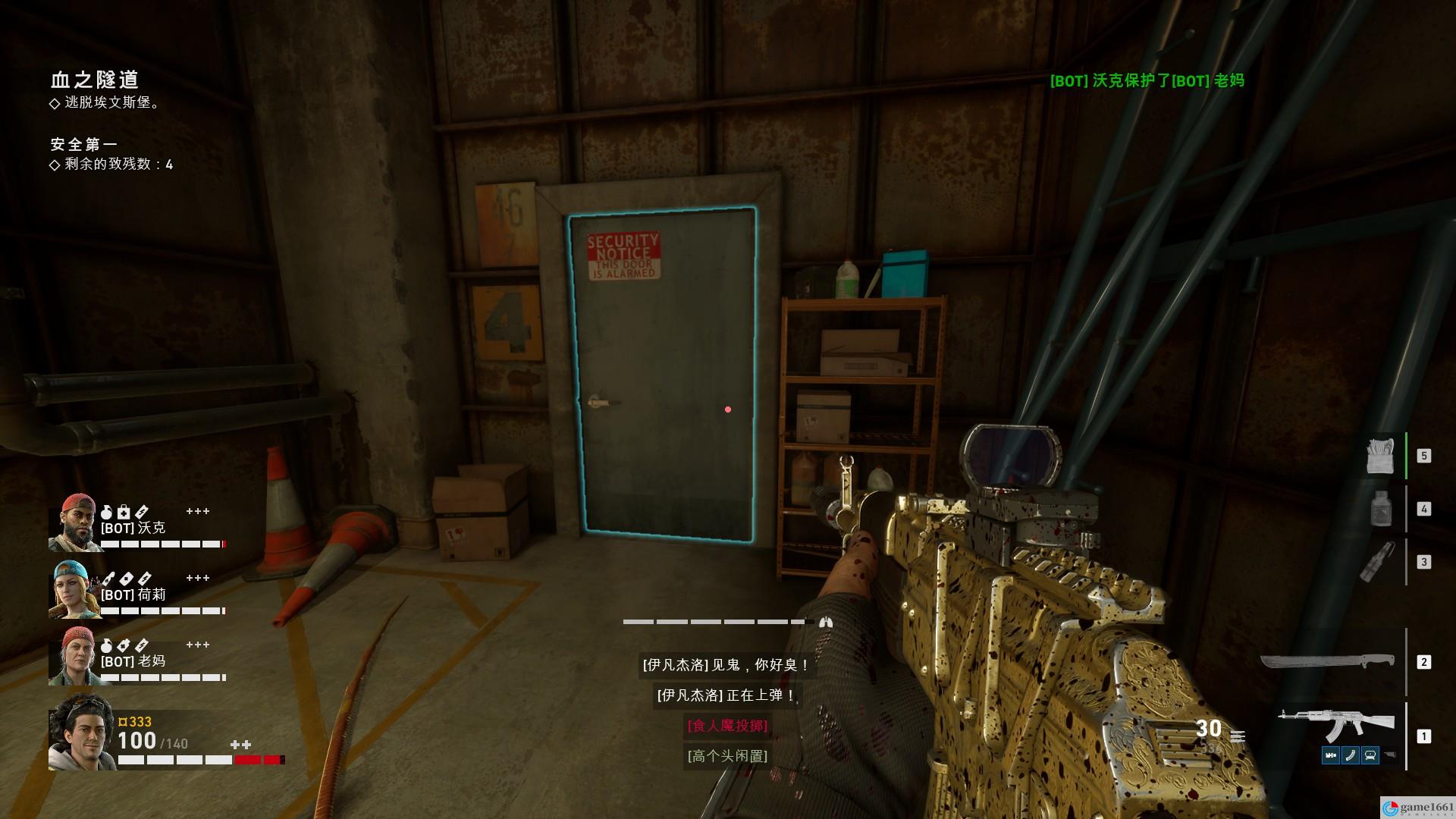1456x819 pixels.
Task: Click the 安全第一 secondary objective entry
Action: coord(84,144)
